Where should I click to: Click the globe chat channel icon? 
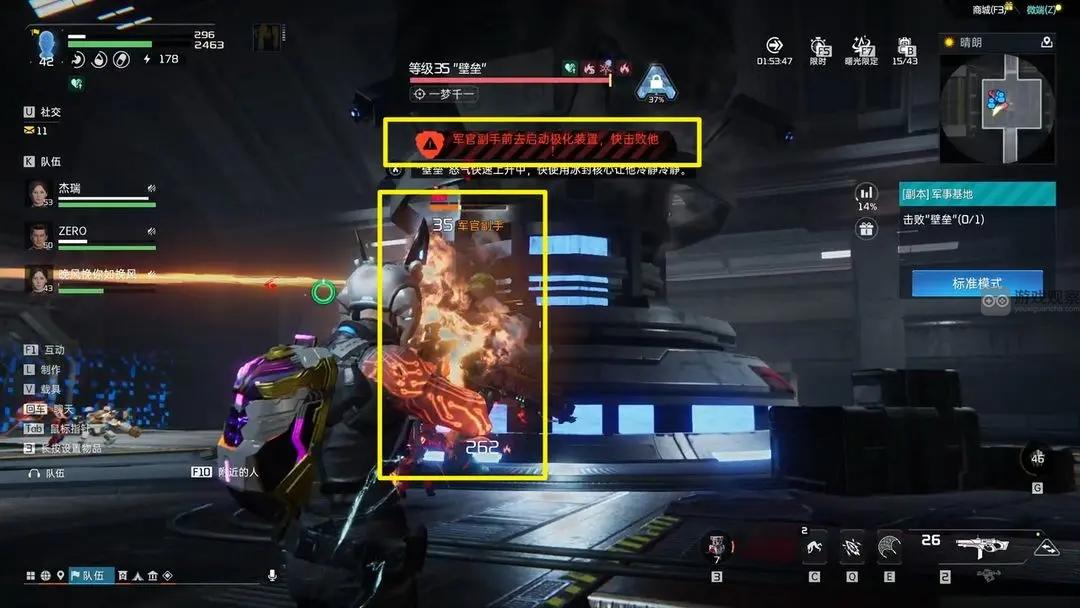(x=45, y=575)
